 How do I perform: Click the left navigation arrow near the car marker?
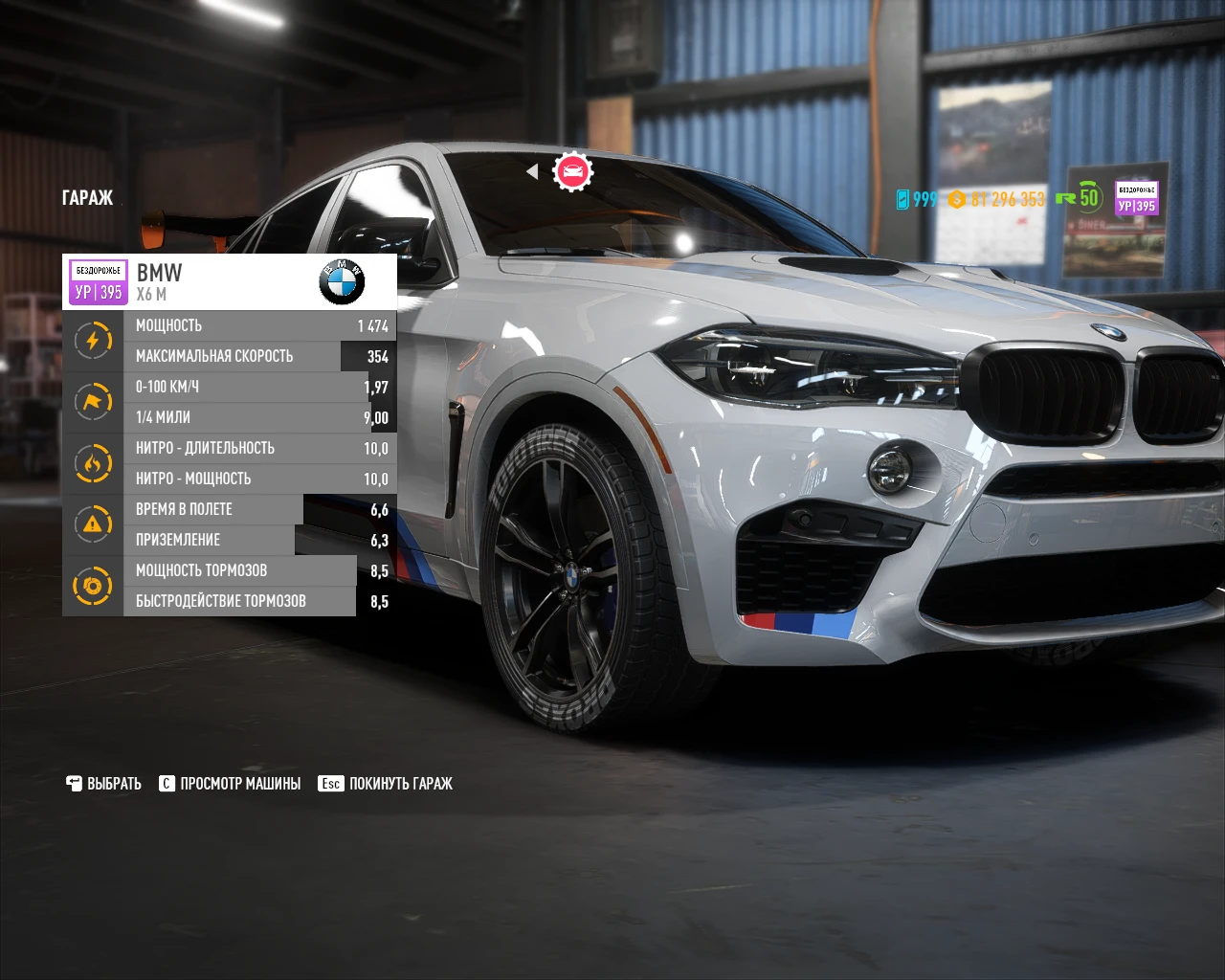click(x=533, y=171)
